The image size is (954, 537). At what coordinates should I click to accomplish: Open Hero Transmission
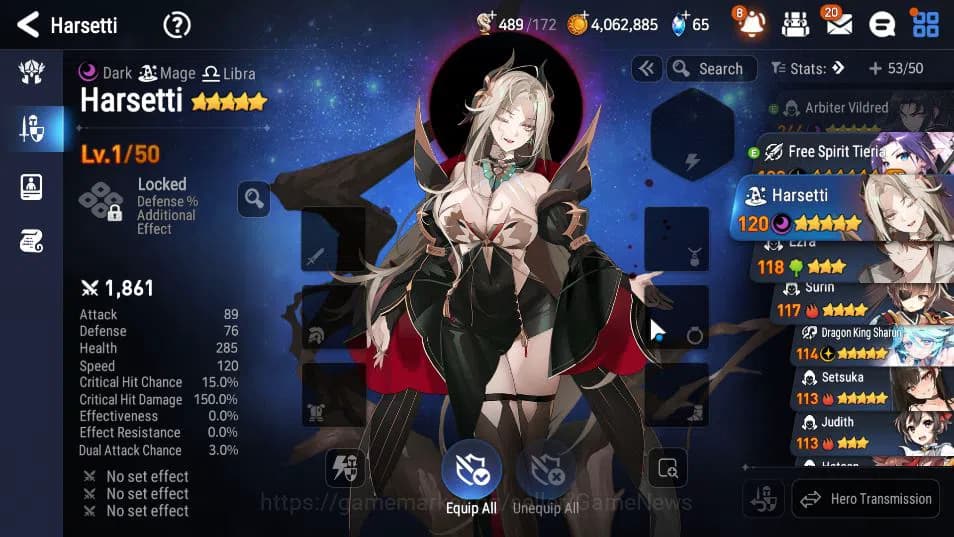[x=866, y=498]
